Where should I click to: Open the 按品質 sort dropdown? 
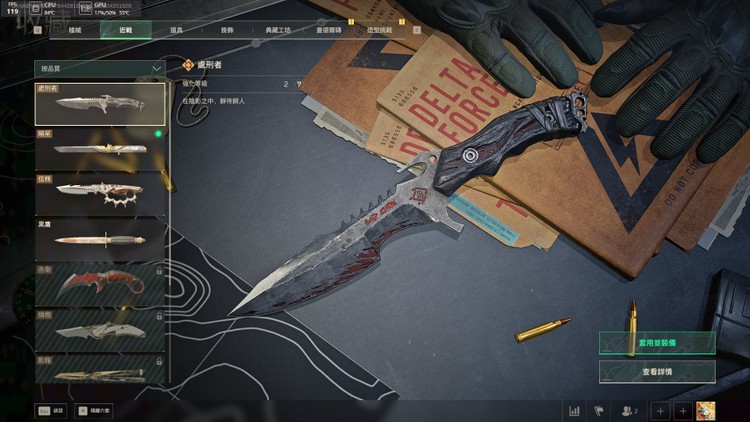[x=100, y=68]
